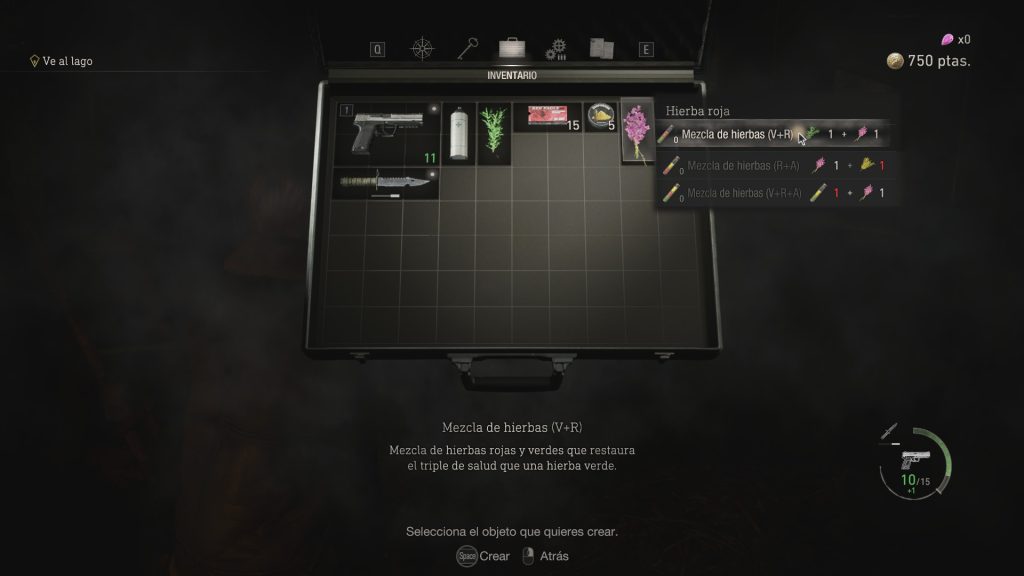Click the Atrás back option
Image resolution: width=1024 pixels, height=576 pixels.
click(x=545, y=556)
